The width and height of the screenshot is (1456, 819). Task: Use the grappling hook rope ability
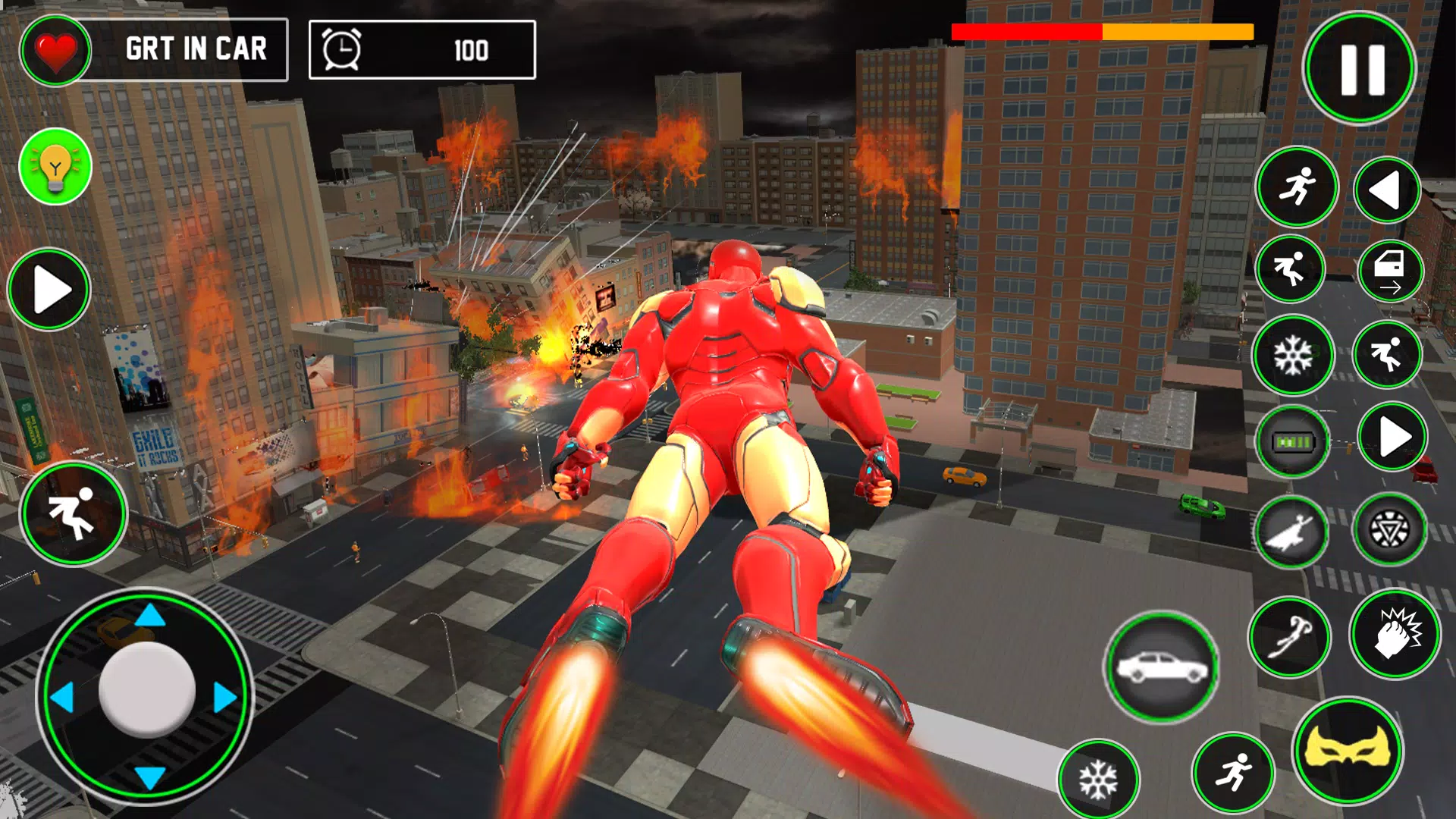(1289, 637)
